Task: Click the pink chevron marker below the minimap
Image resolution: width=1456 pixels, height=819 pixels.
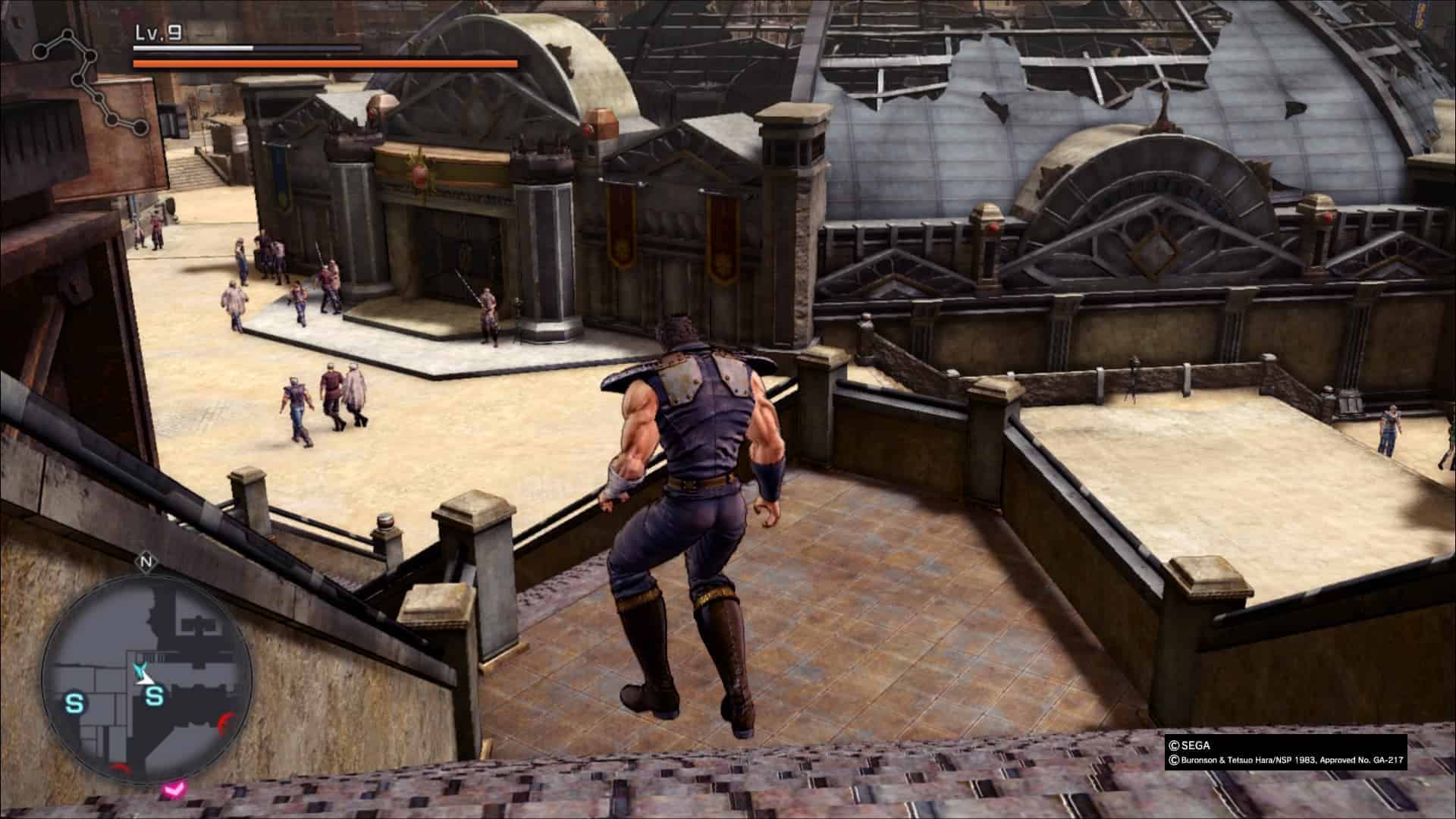Action: click(x=173, y=790)
